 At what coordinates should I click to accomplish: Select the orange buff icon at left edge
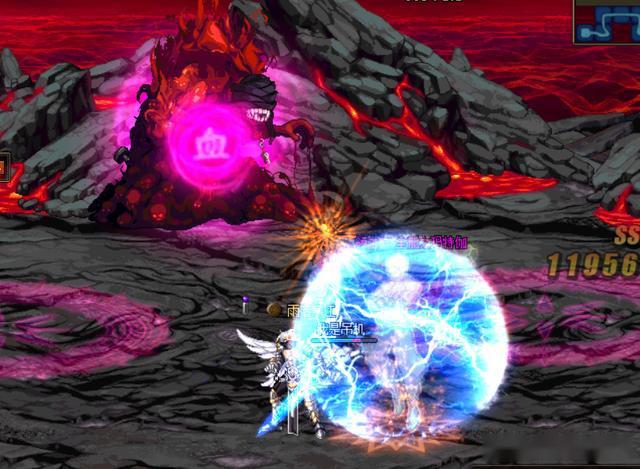tap(3, 167)
